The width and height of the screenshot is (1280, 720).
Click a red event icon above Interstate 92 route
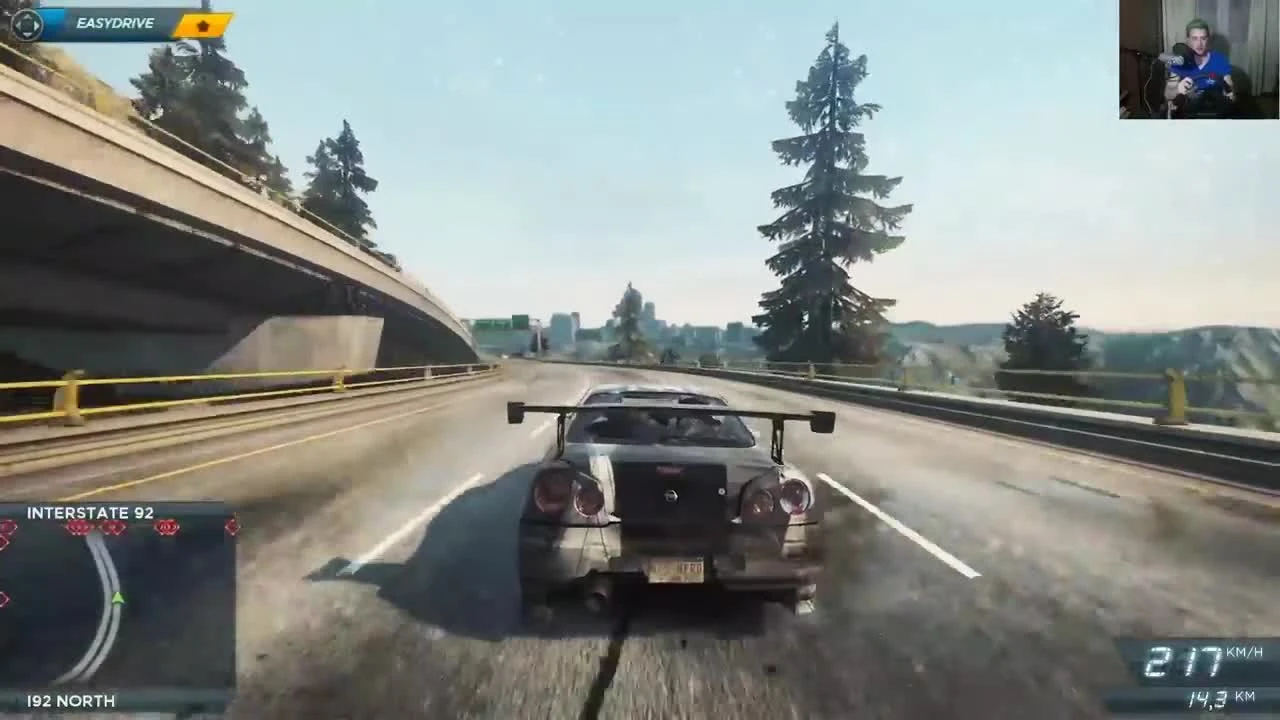tap(80, 528)
